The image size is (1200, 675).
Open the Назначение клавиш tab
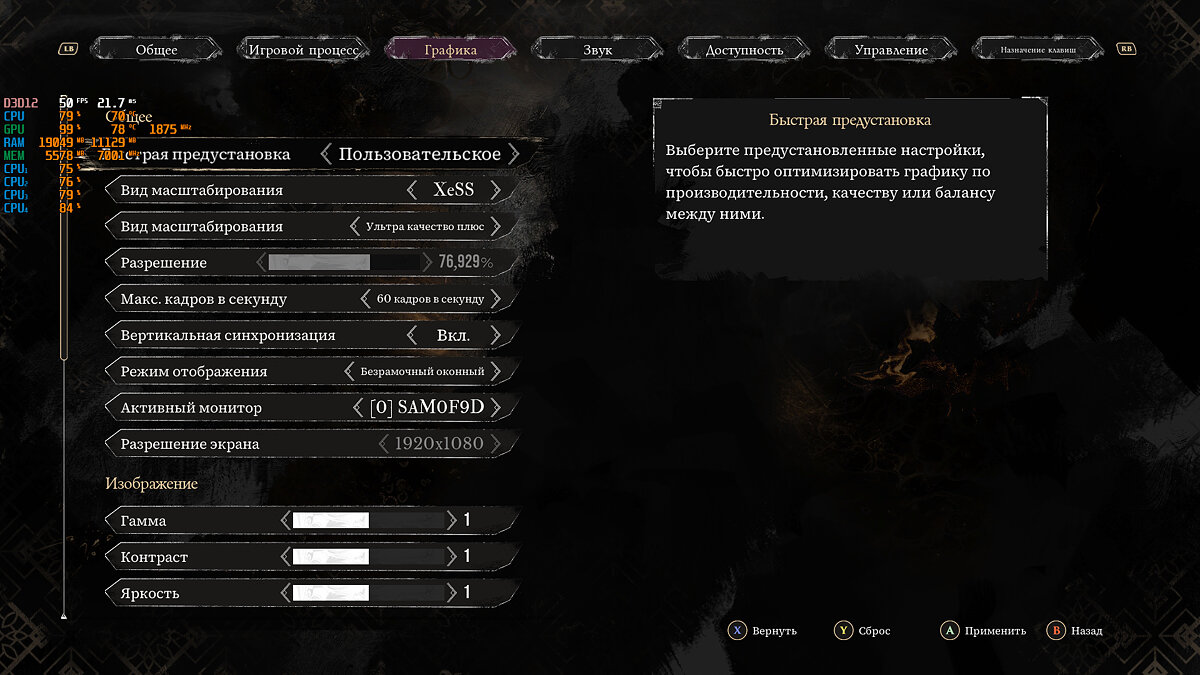point(1038,49)
